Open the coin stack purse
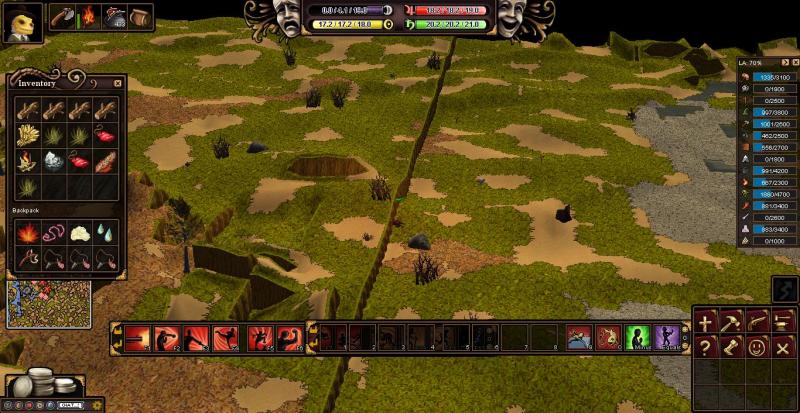Viewport: 800px width, 413px height. 41,383
